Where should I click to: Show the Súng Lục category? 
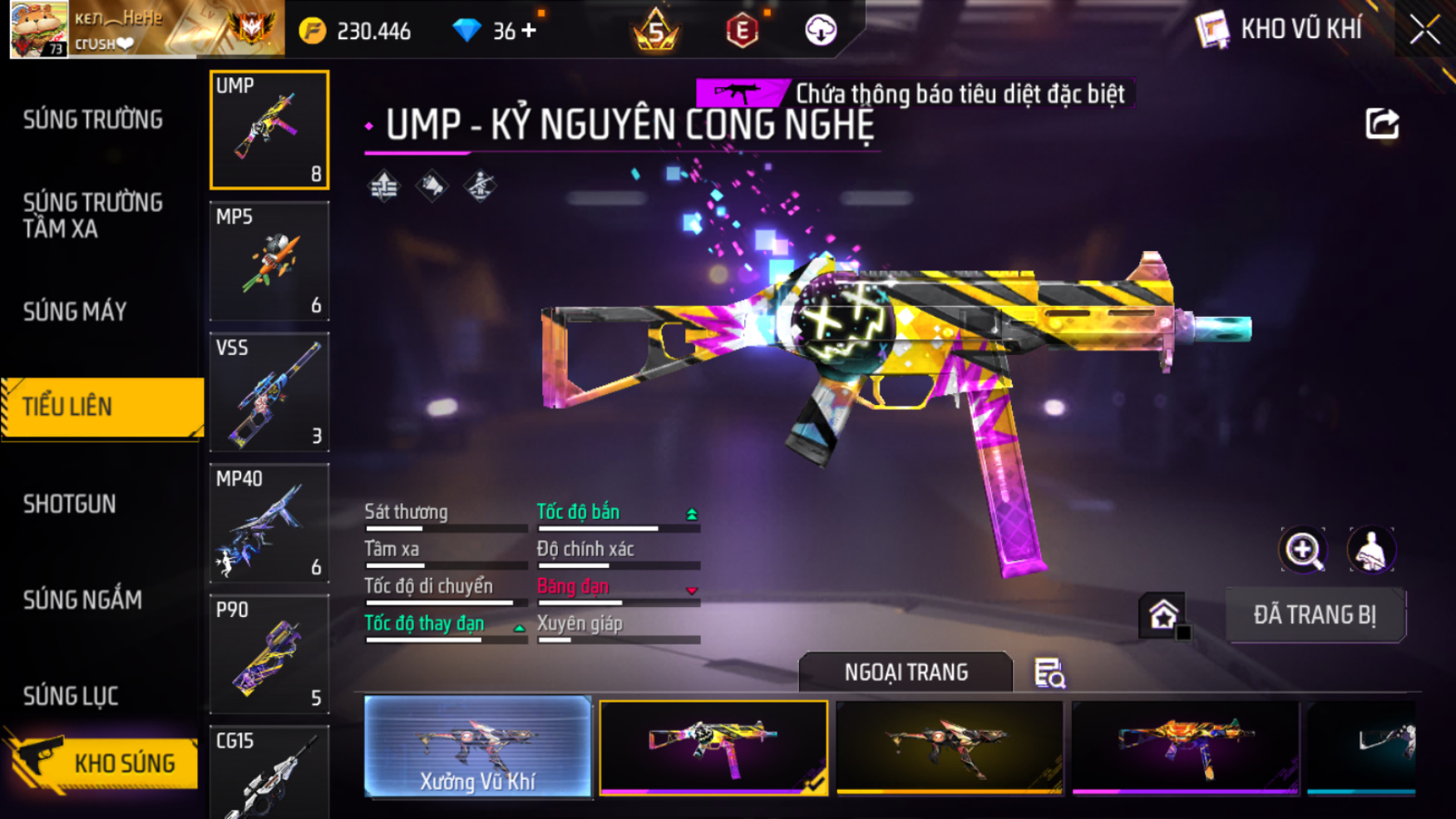coord(71,696)
